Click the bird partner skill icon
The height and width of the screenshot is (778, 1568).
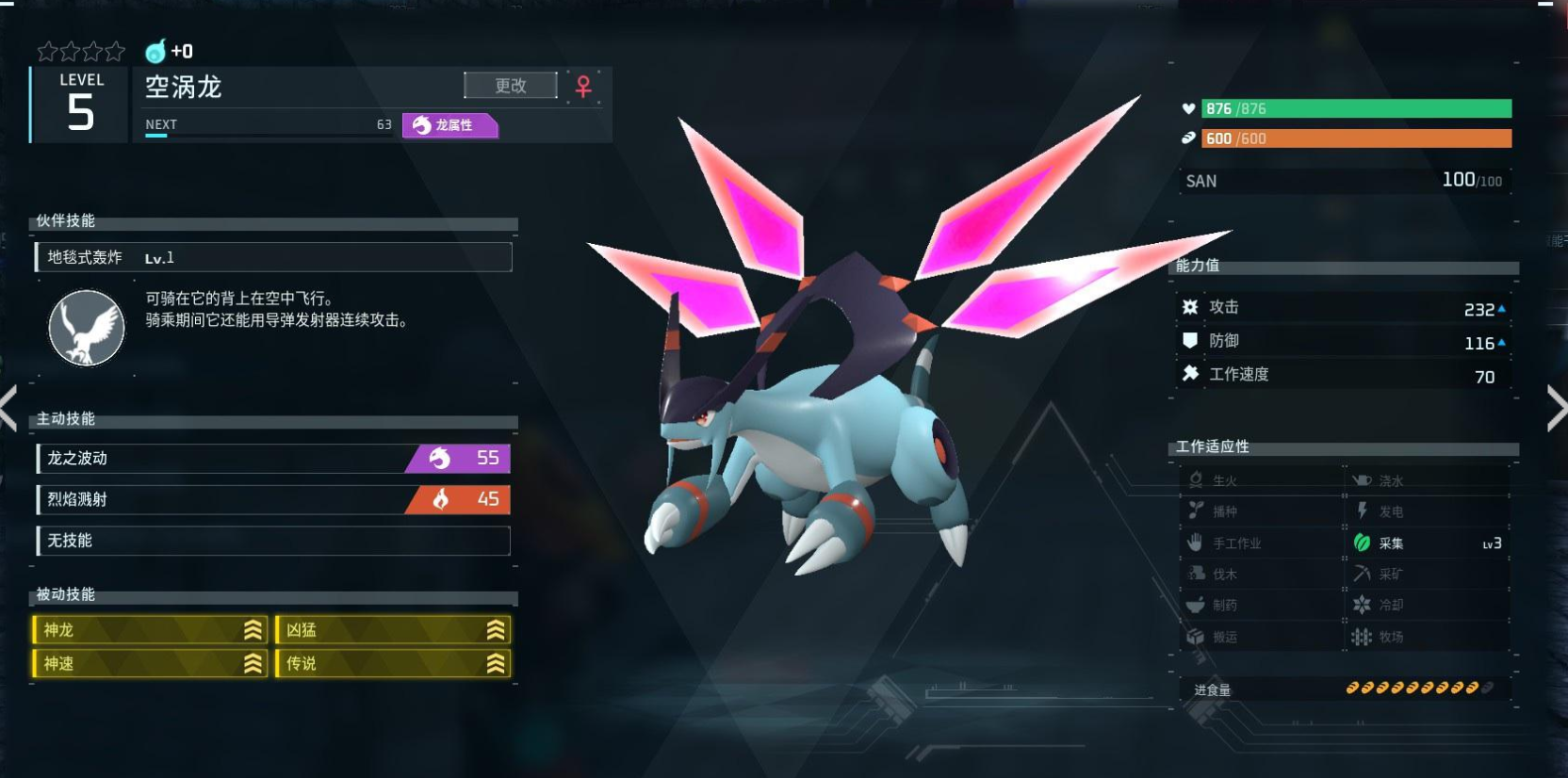coord(87,328)
